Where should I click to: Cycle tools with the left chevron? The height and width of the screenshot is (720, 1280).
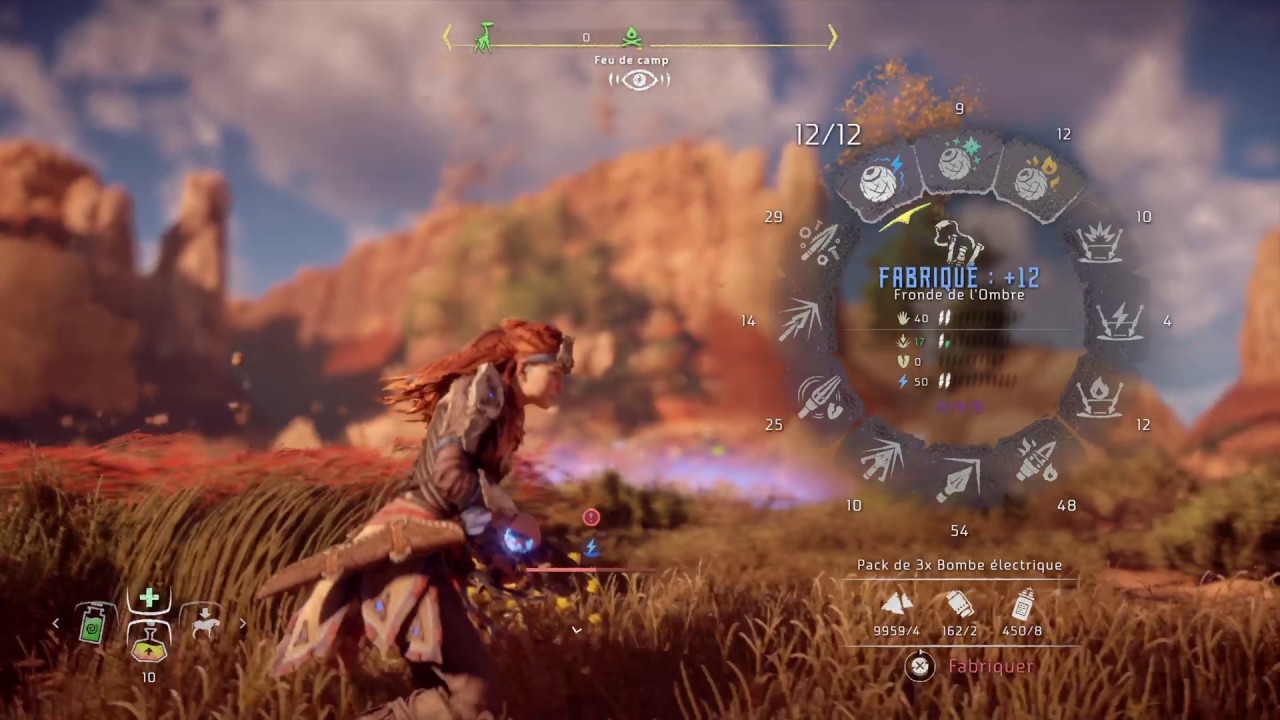pyautogui.click(x=56, y=624)
